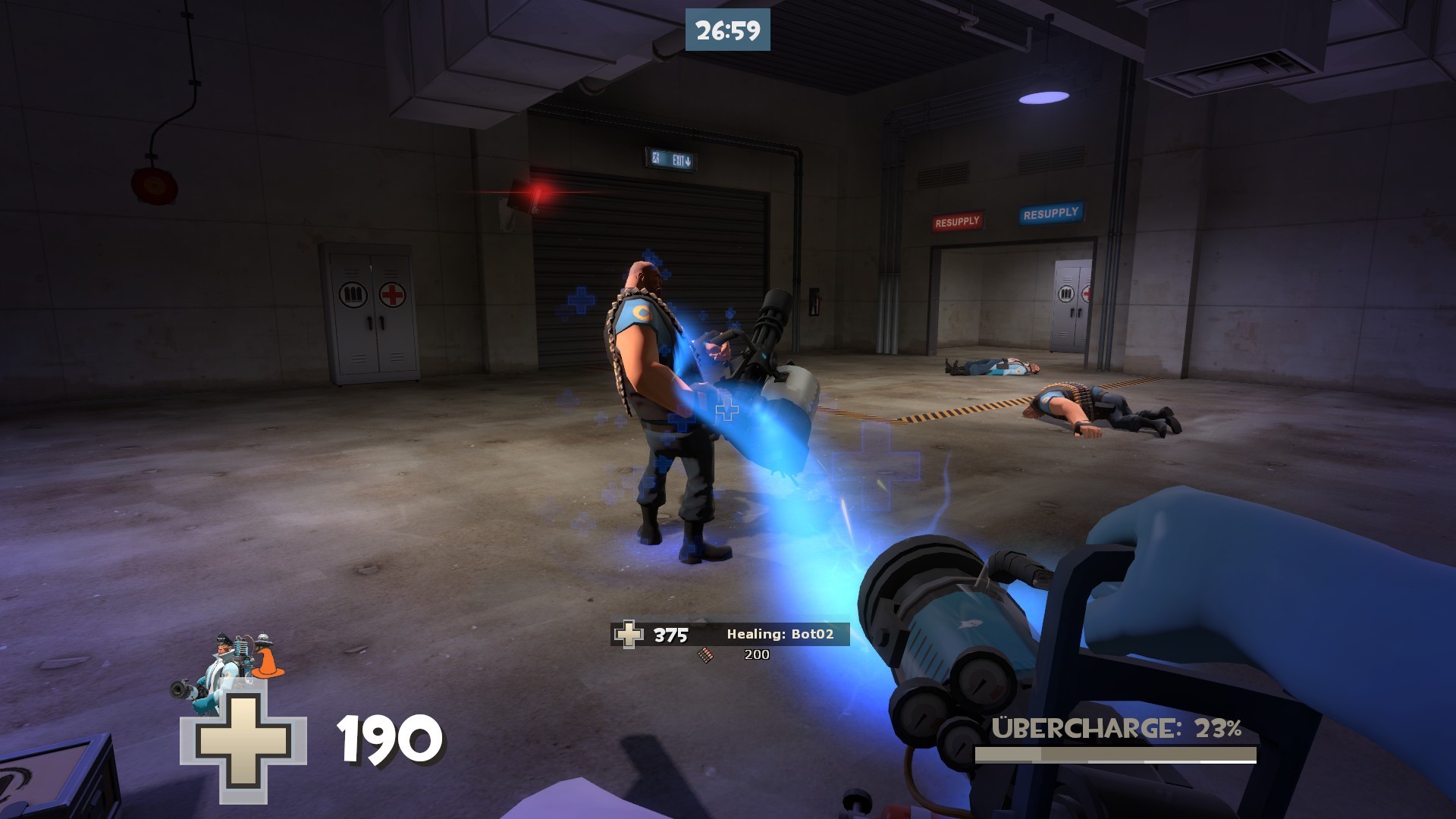
Task: Click the EXIT sign above the garage door
Action: [x=672, y=158]
